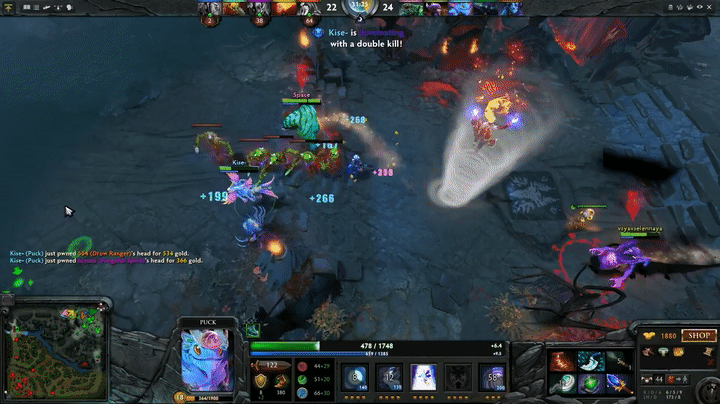Activate the Waning Rift ability
The width and height of the screenshot is (720, 404).
coord(387,377)
